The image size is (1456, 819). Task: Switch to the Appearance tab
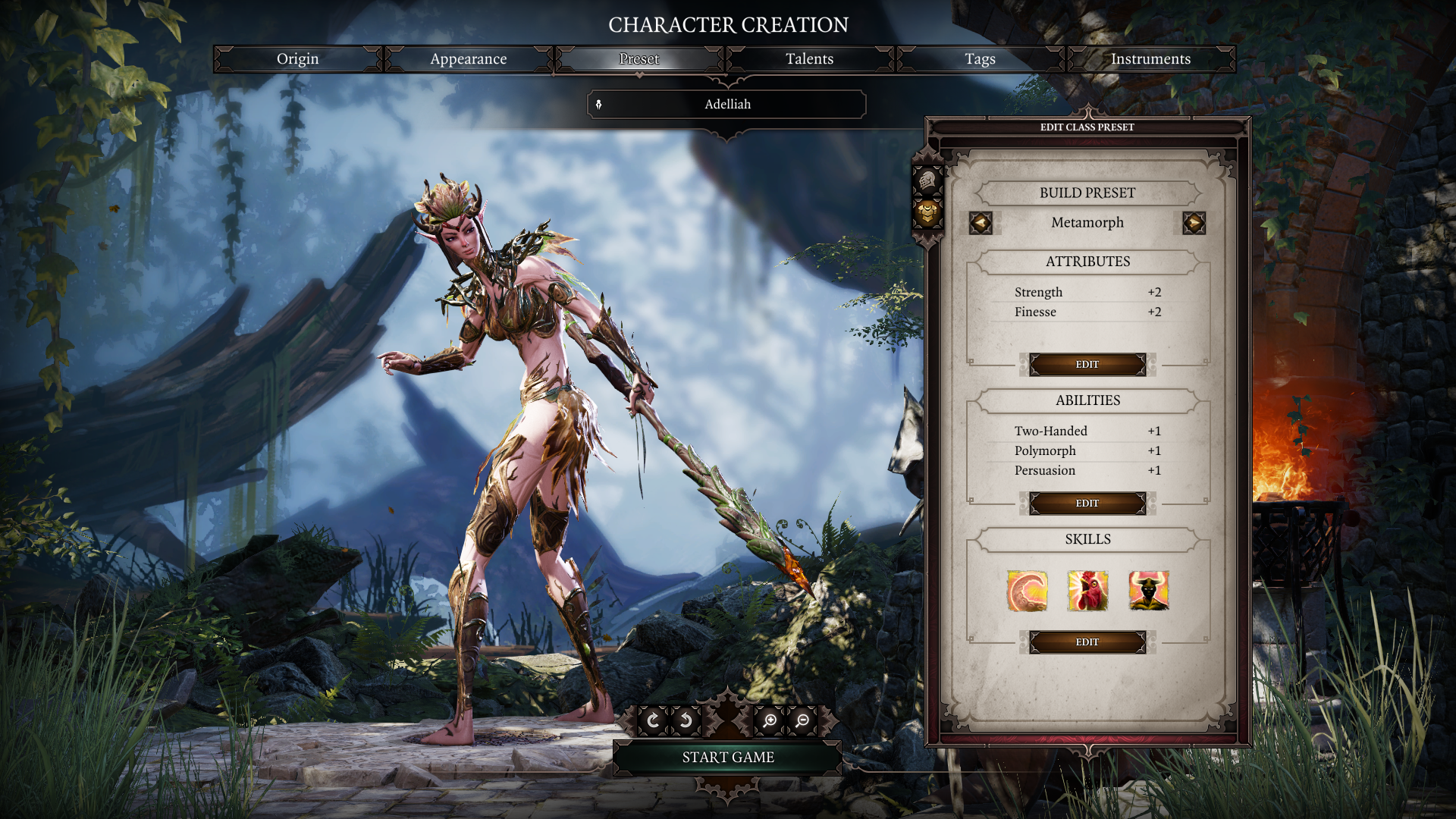468,58
